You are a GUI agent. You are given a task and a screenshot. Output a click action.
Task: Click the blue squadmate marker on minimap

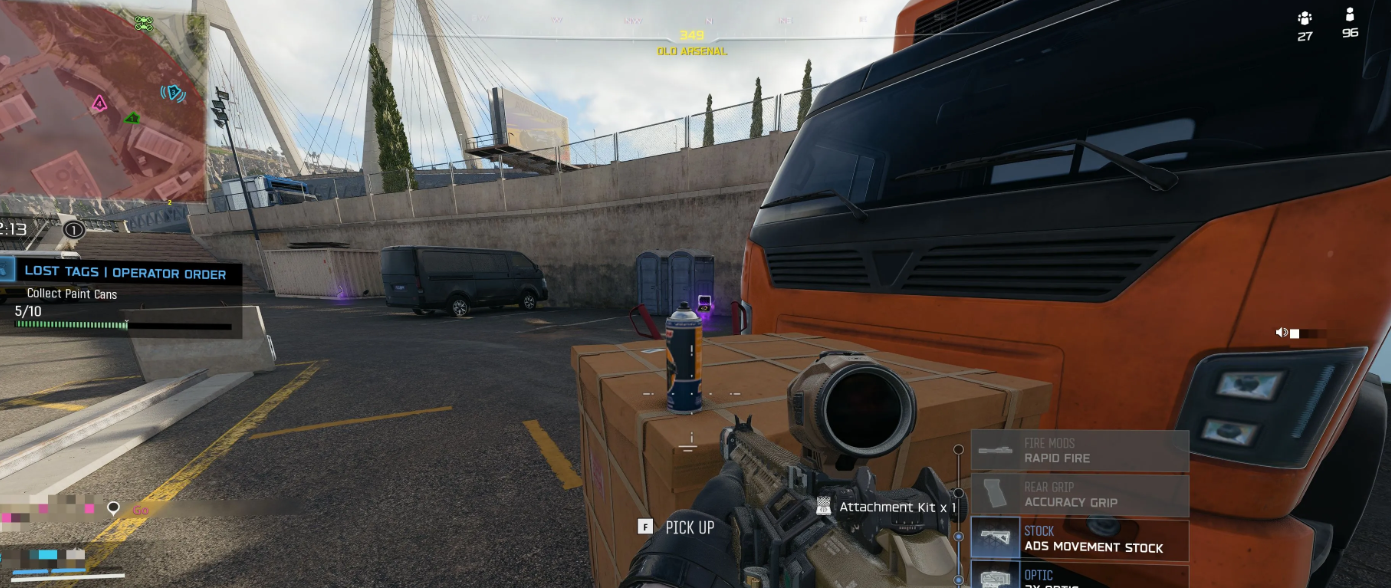tap(174, 93)
